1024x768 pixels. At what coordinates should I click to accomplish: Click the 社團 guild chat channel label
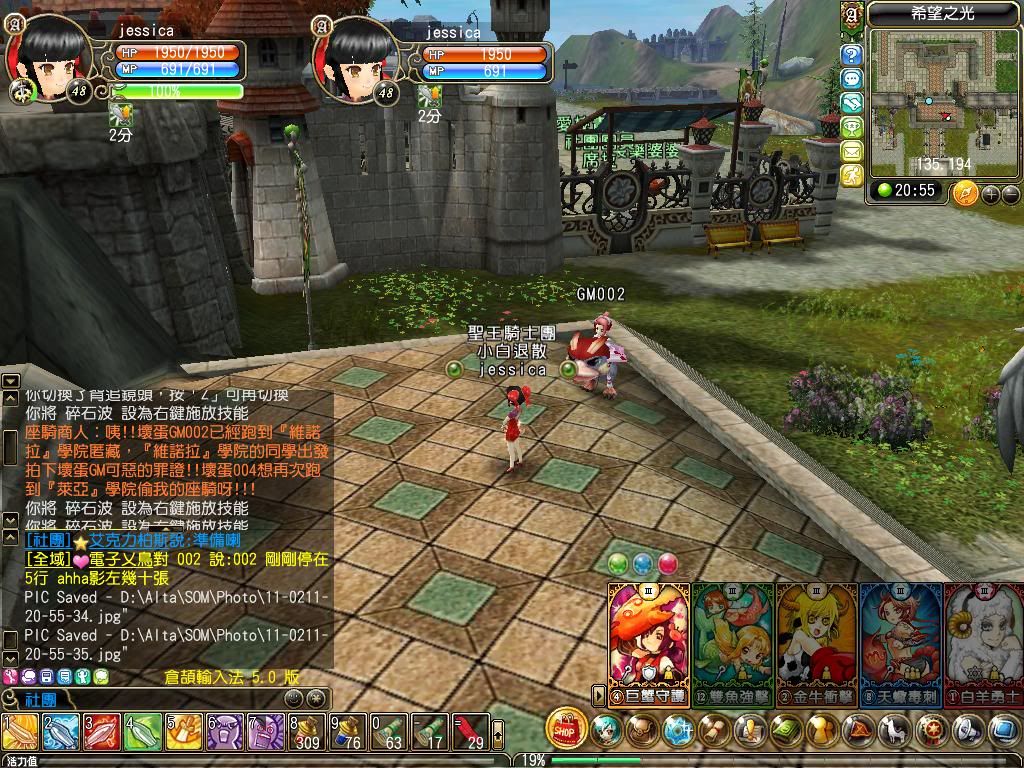pyautogui.click(x=40, y=699)
